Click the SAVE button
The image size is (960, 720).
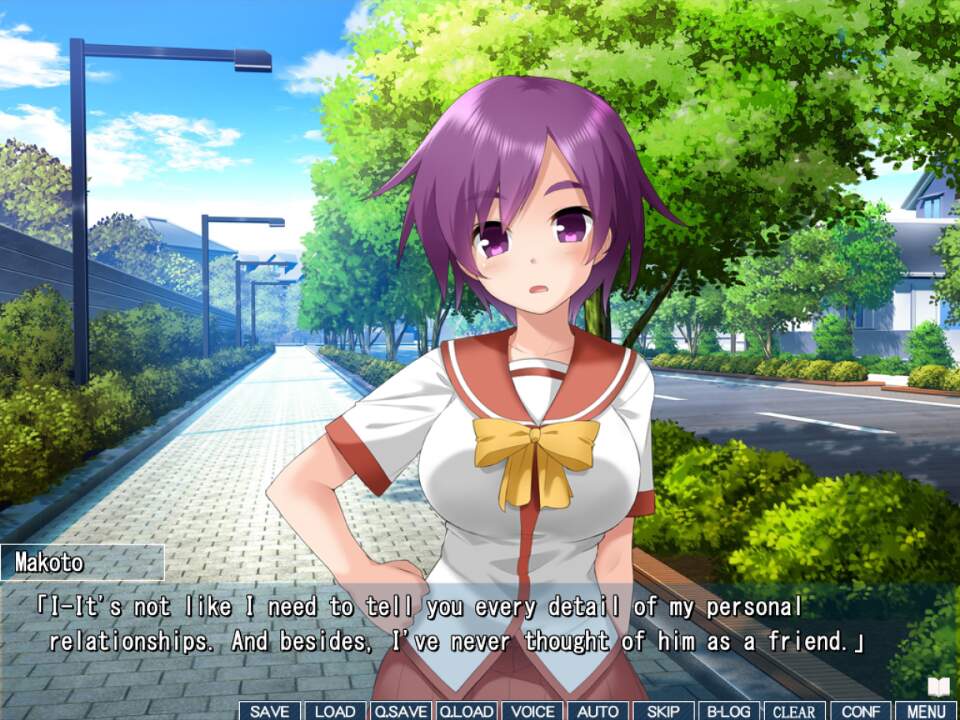click(270, 711)
